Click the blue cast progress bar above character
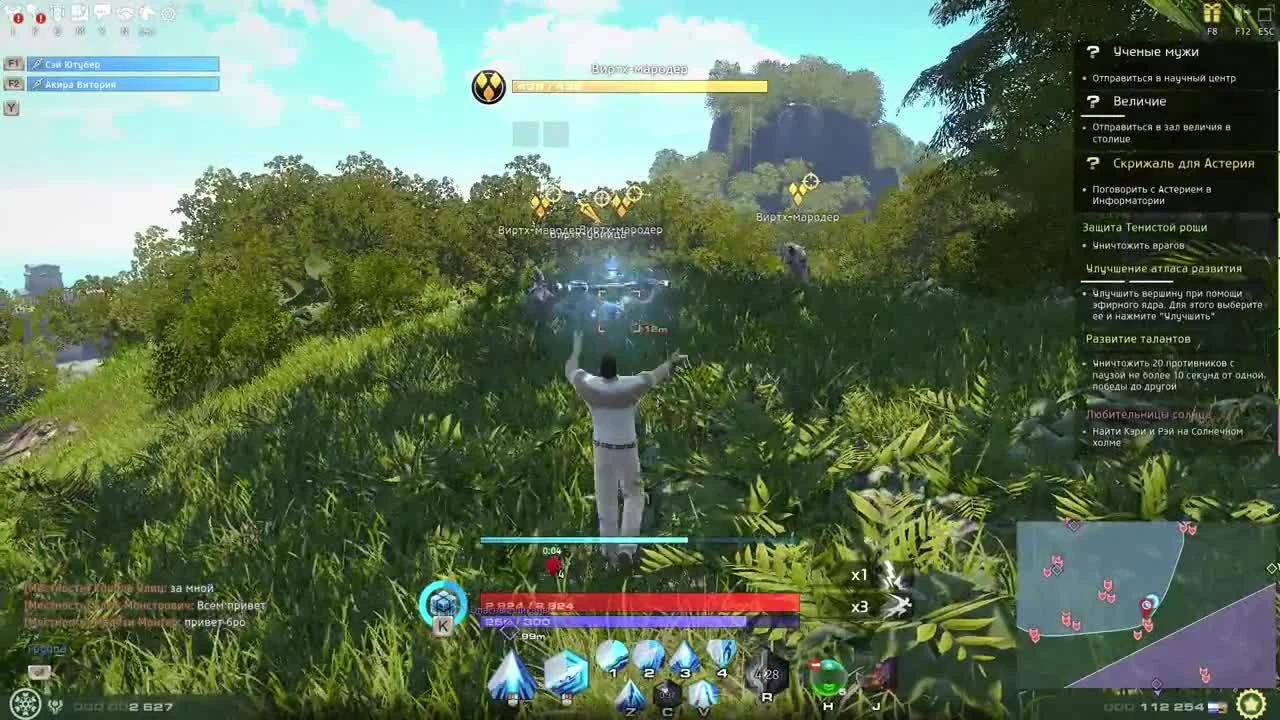 (x=584, y=539)
